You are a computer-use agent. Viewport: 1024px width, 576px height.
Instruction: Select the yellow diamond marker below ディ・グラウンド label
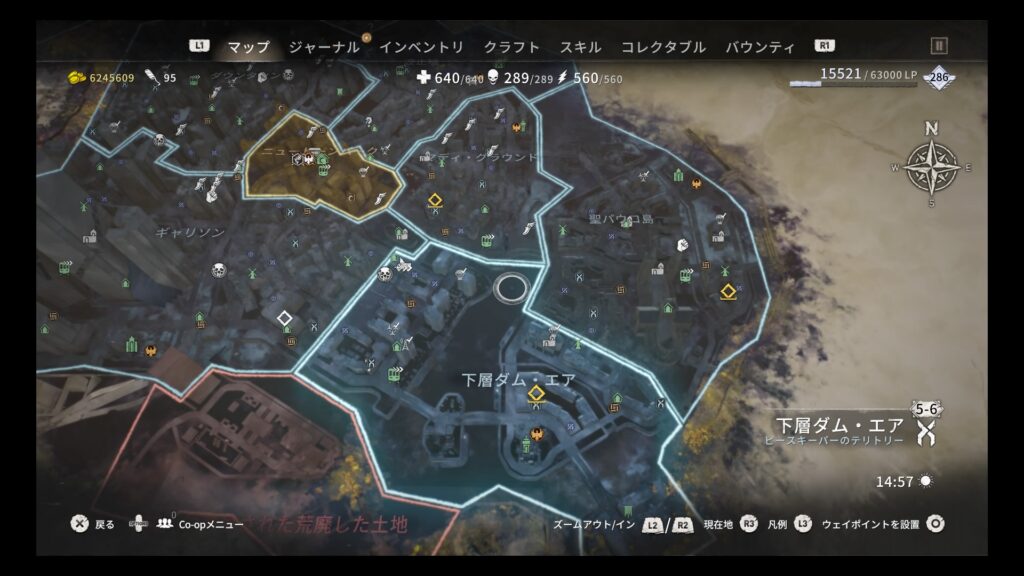(436, 201)
